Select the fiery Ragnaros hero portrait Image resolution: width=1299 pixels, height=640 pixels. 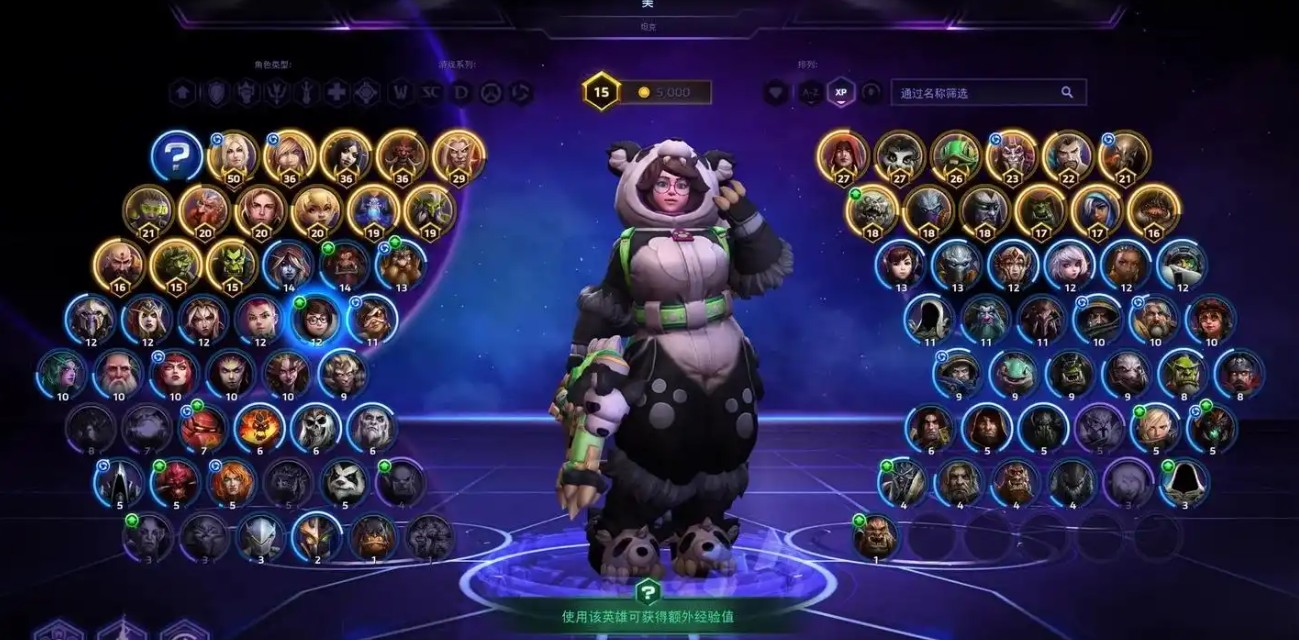click(x=260, y=427)
